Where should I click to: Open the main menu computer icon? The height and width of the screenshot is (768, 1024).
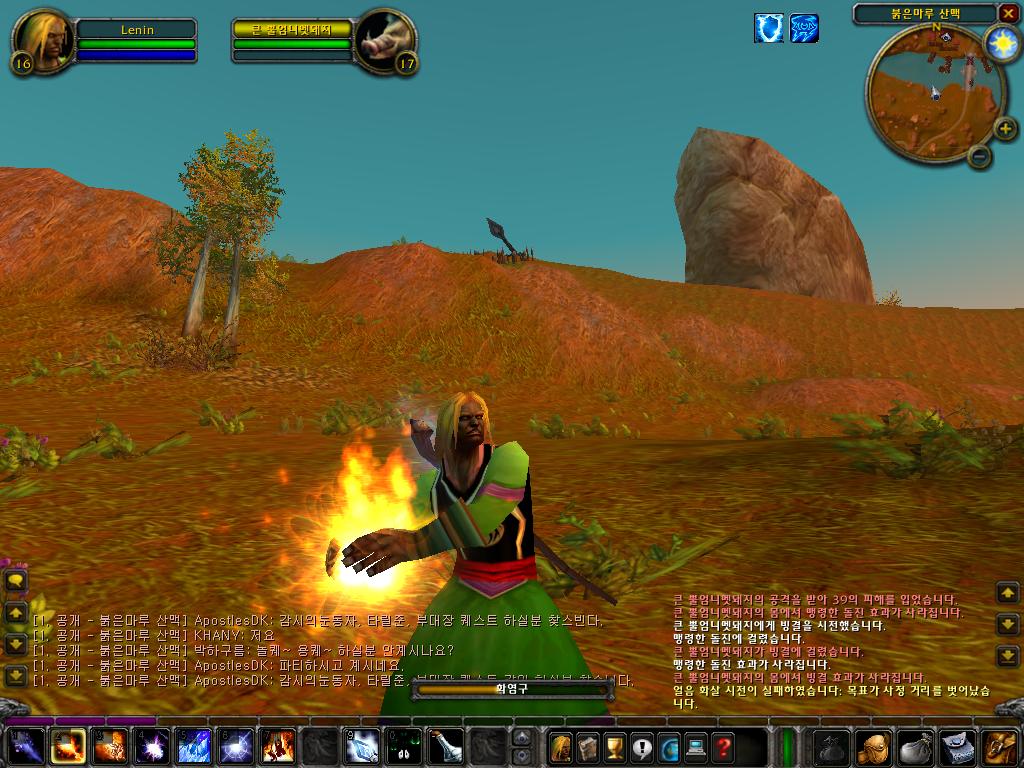pos(695,747)
